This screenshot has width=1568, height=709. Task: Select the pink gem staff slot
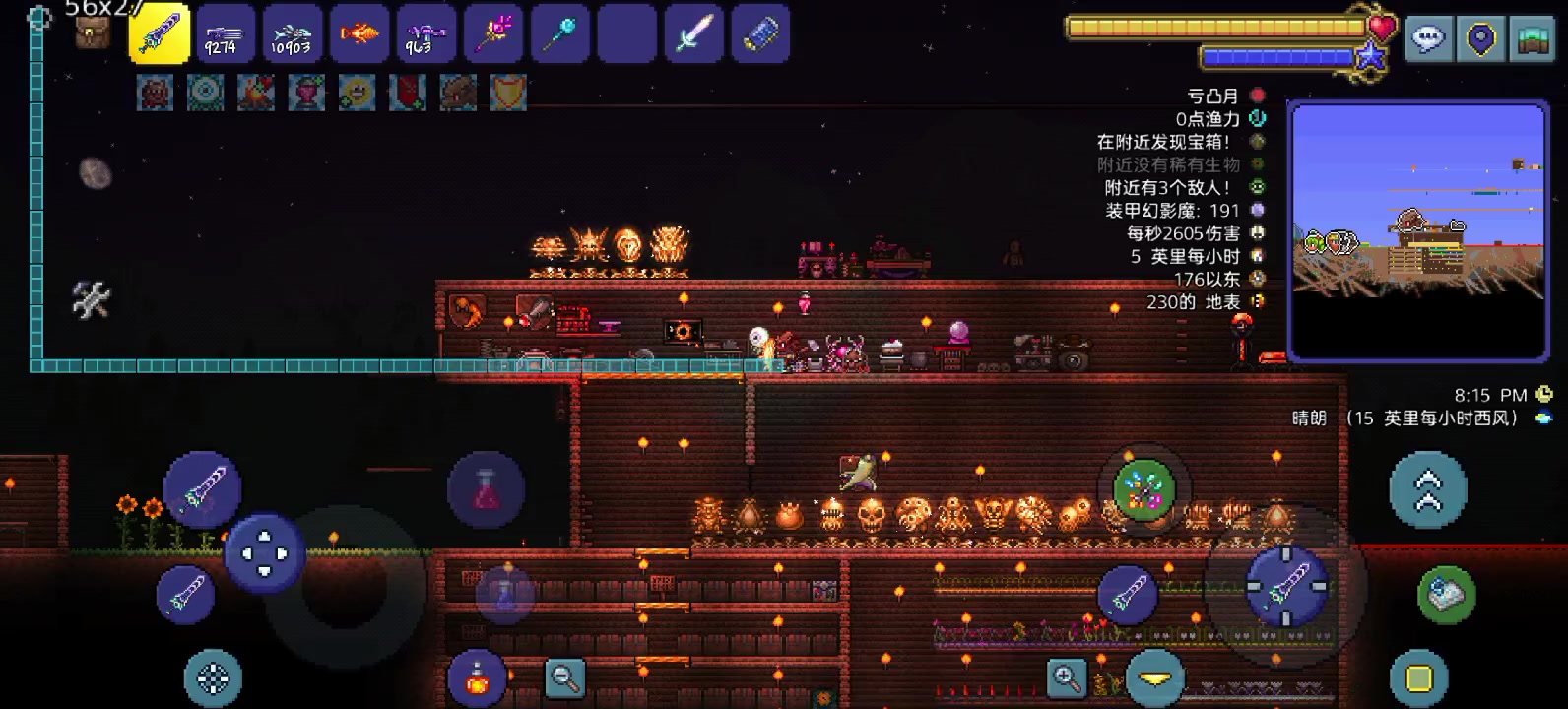point(492,34)
